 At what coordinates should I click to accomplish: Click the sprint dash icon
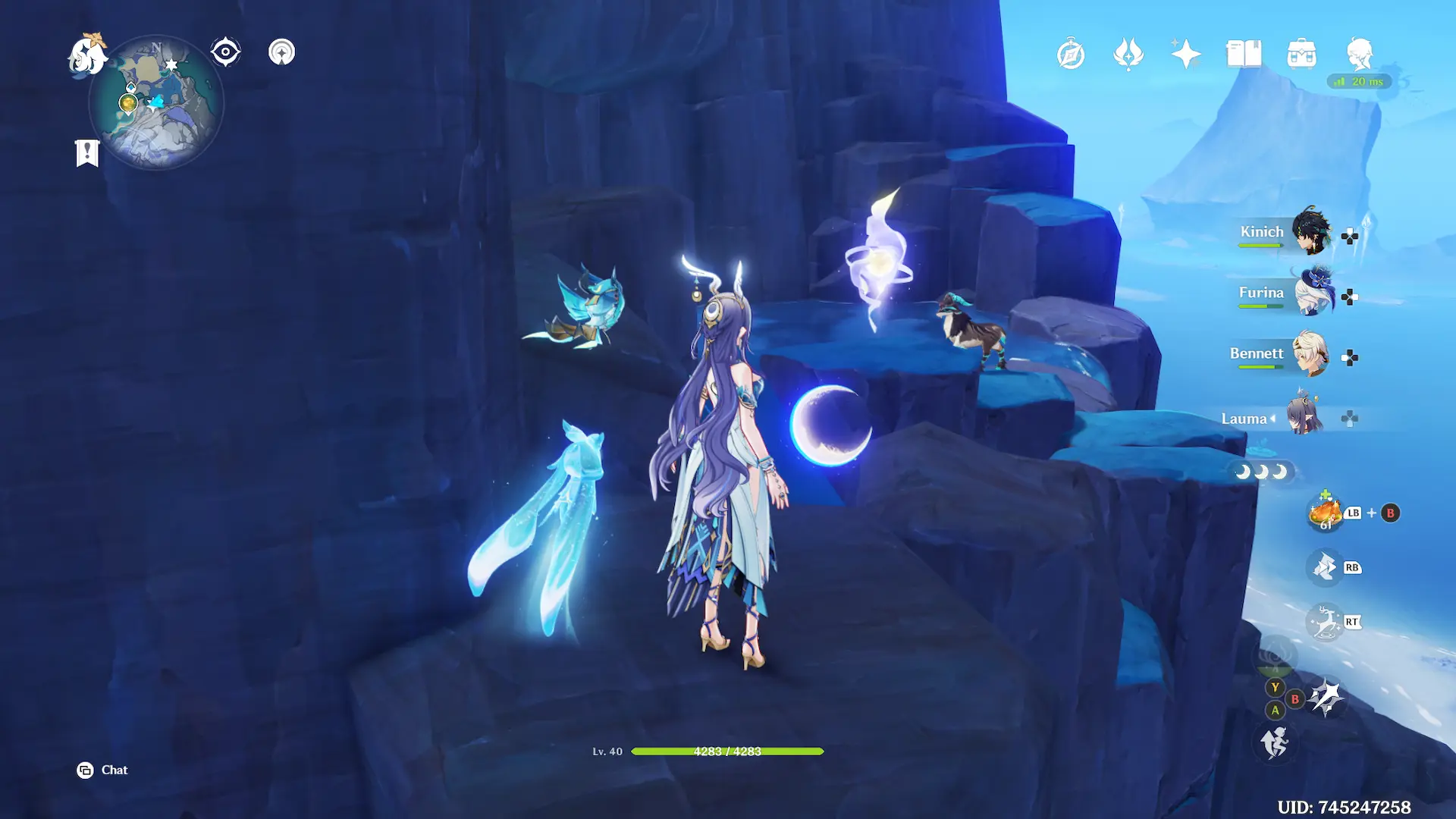[1275, 742]
